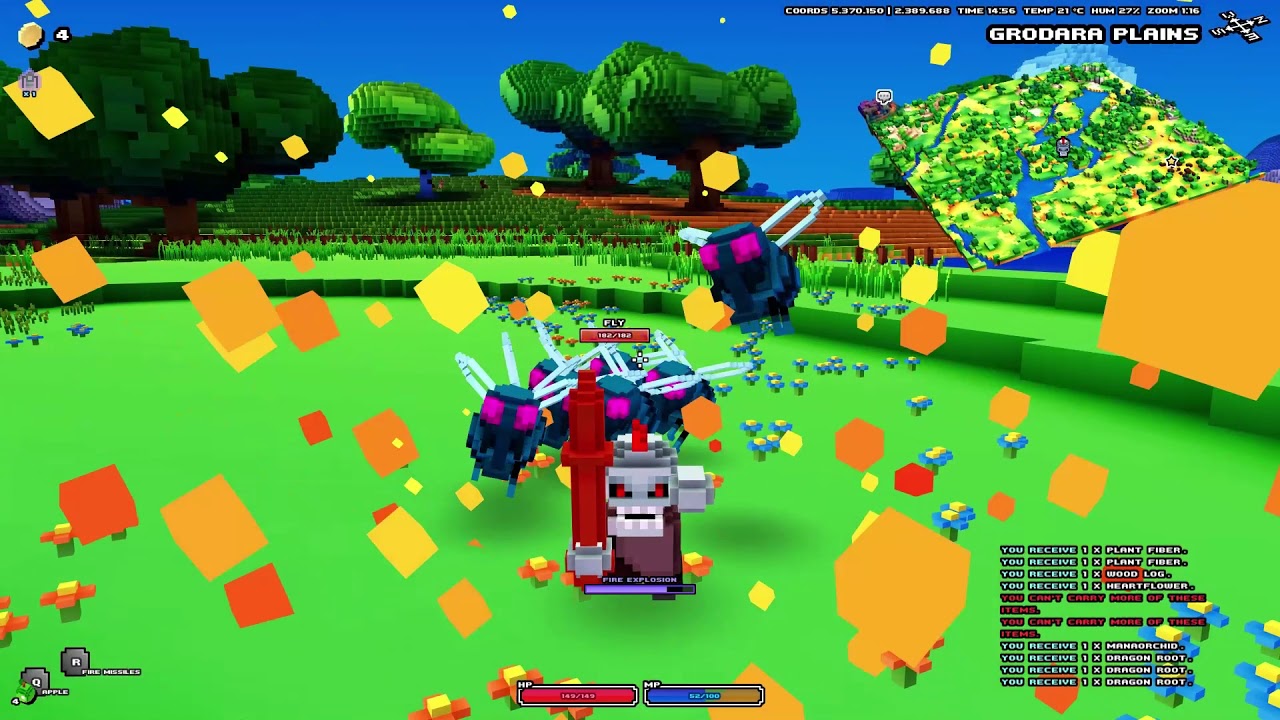
Task: Click the small building icon below the coins
Action: [29, 80]
